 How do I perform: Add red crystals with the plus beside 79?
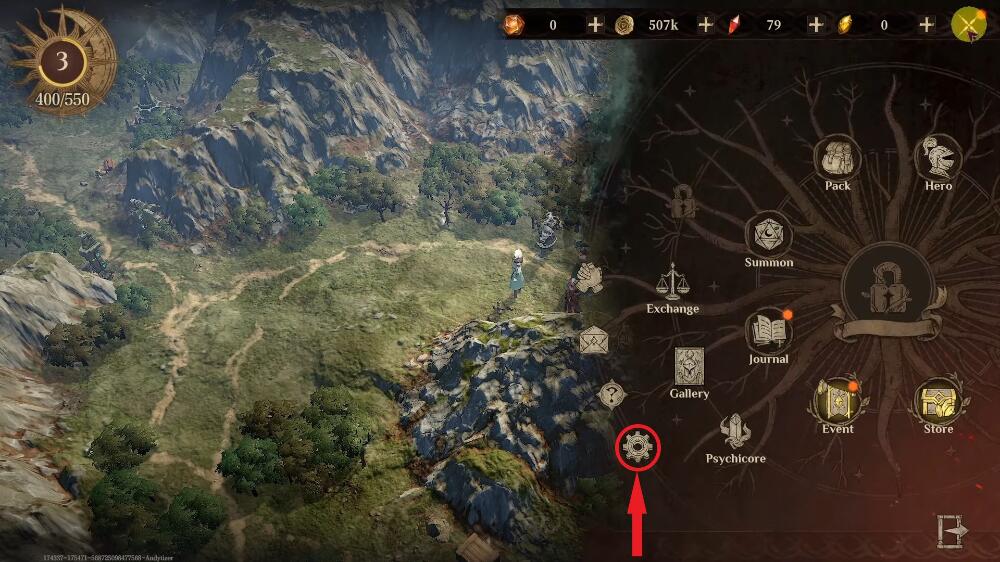[815, 24]
